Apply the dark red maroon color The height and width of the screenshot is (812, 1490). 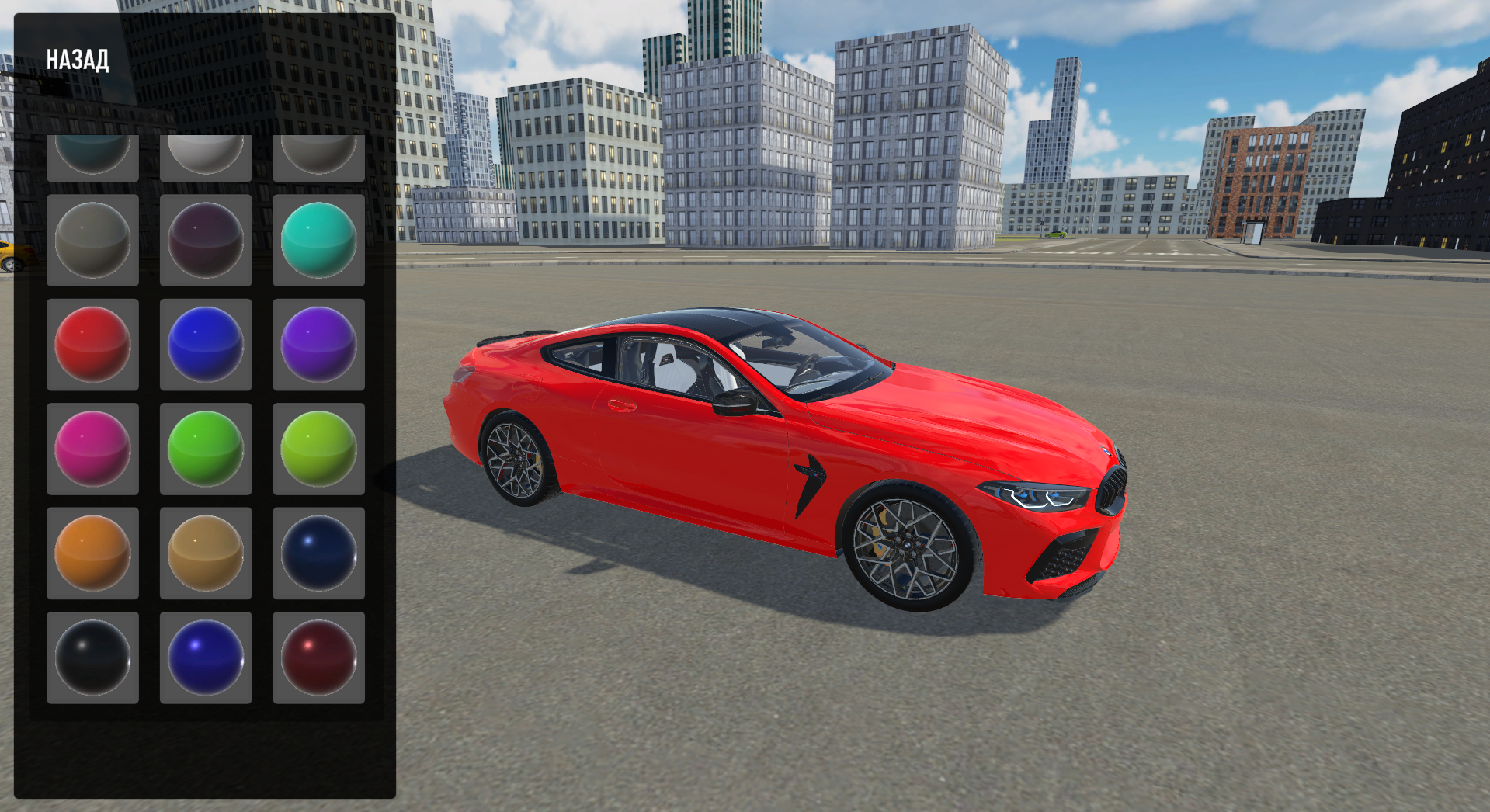[x=318, y=659]
